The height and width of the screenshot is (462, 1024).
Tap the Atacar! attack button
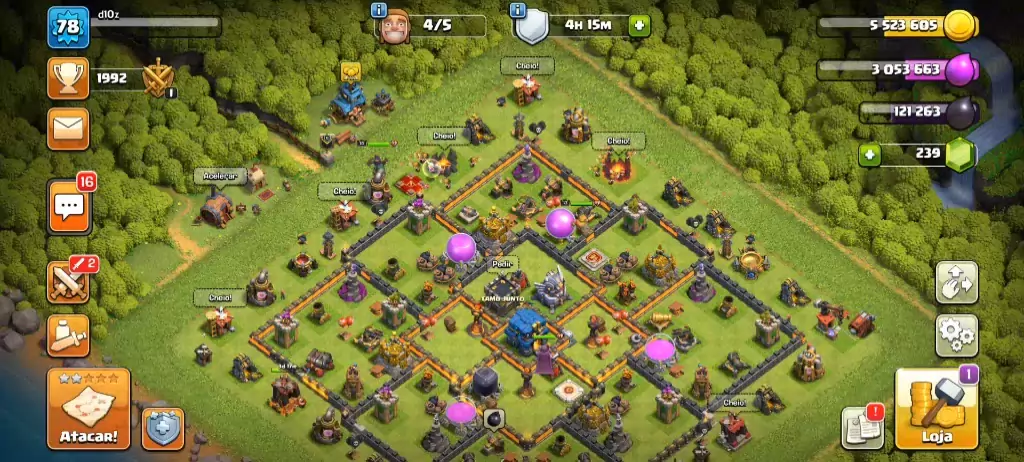(x=88, y=409)
